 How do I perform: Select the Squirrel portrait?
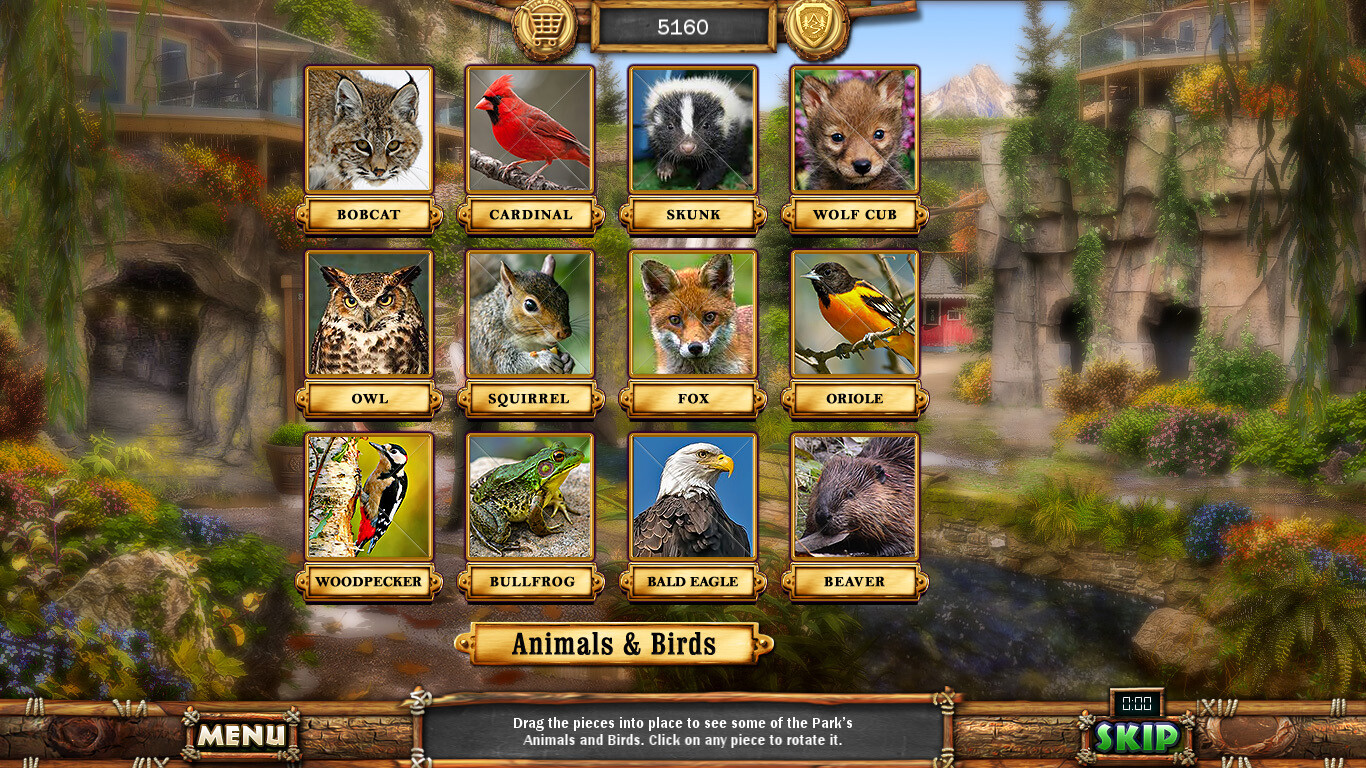click(531, 312)
